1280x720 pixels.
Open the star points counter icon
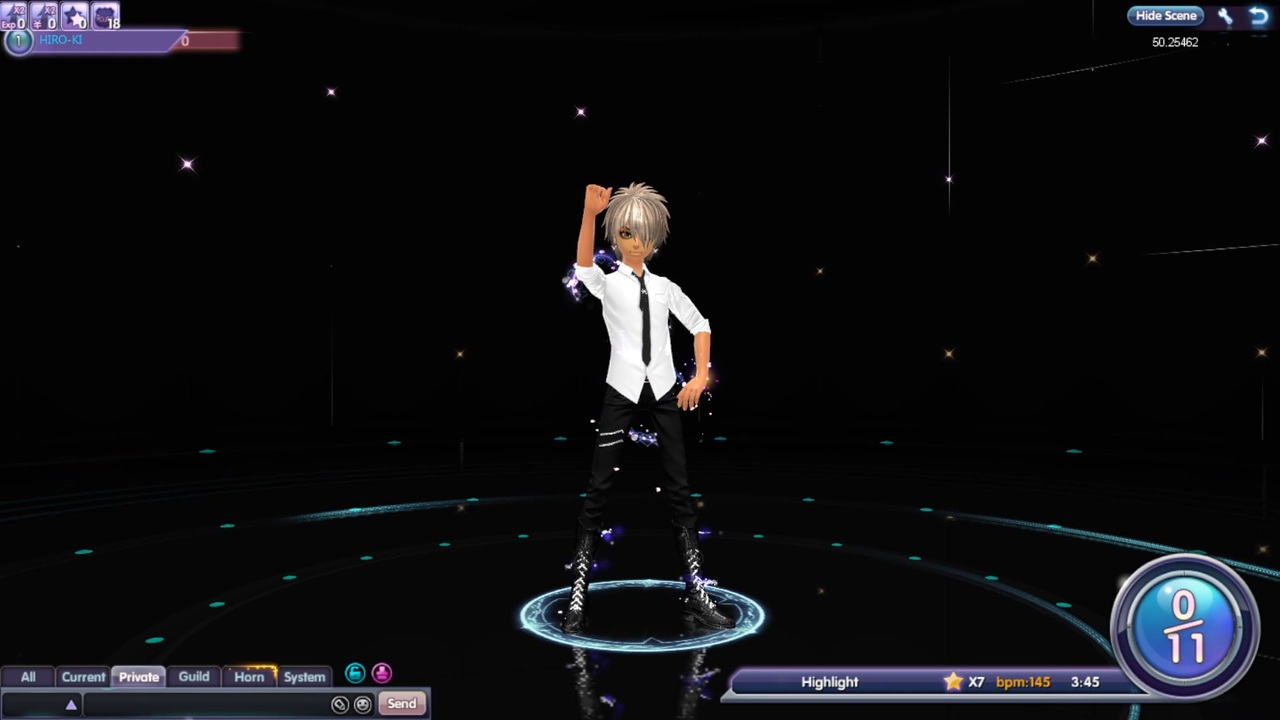coord(74,16)
